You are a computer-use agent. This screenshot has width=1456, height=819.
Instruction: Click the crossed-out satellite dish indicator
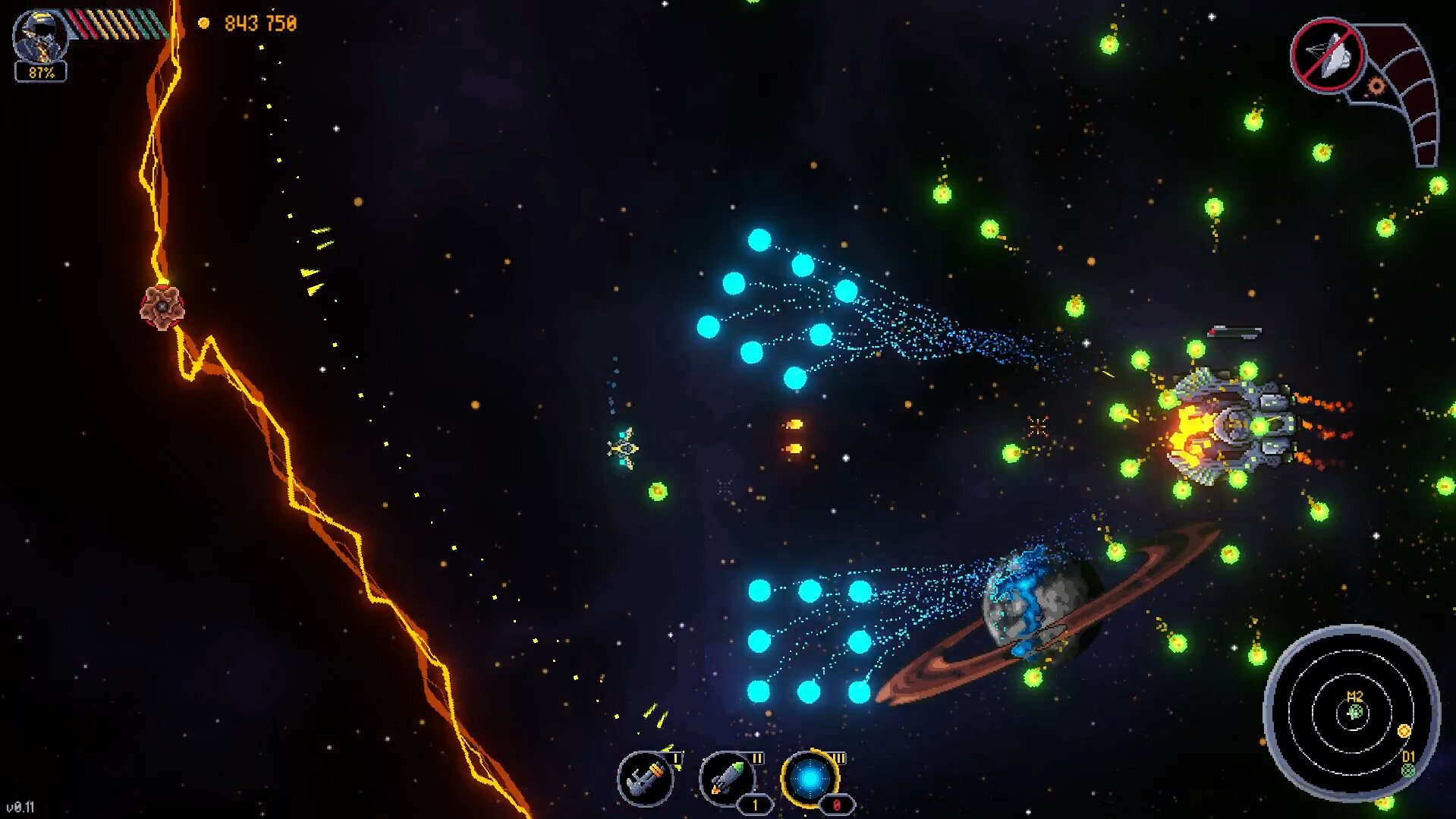[x=1329, y=55]
